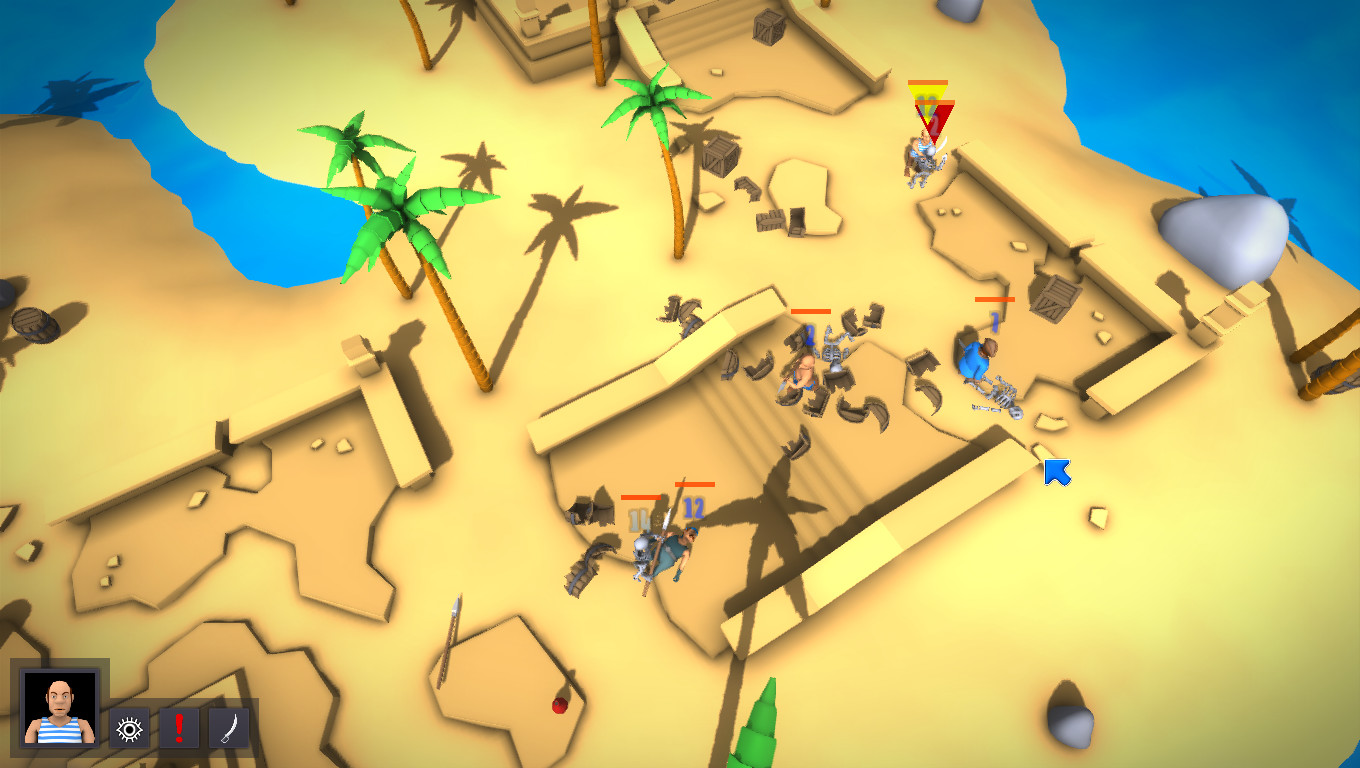The height and width of the screenshot is (768, 1360).
Task: Click the red cannonball near the bottom
Action: 558,707
